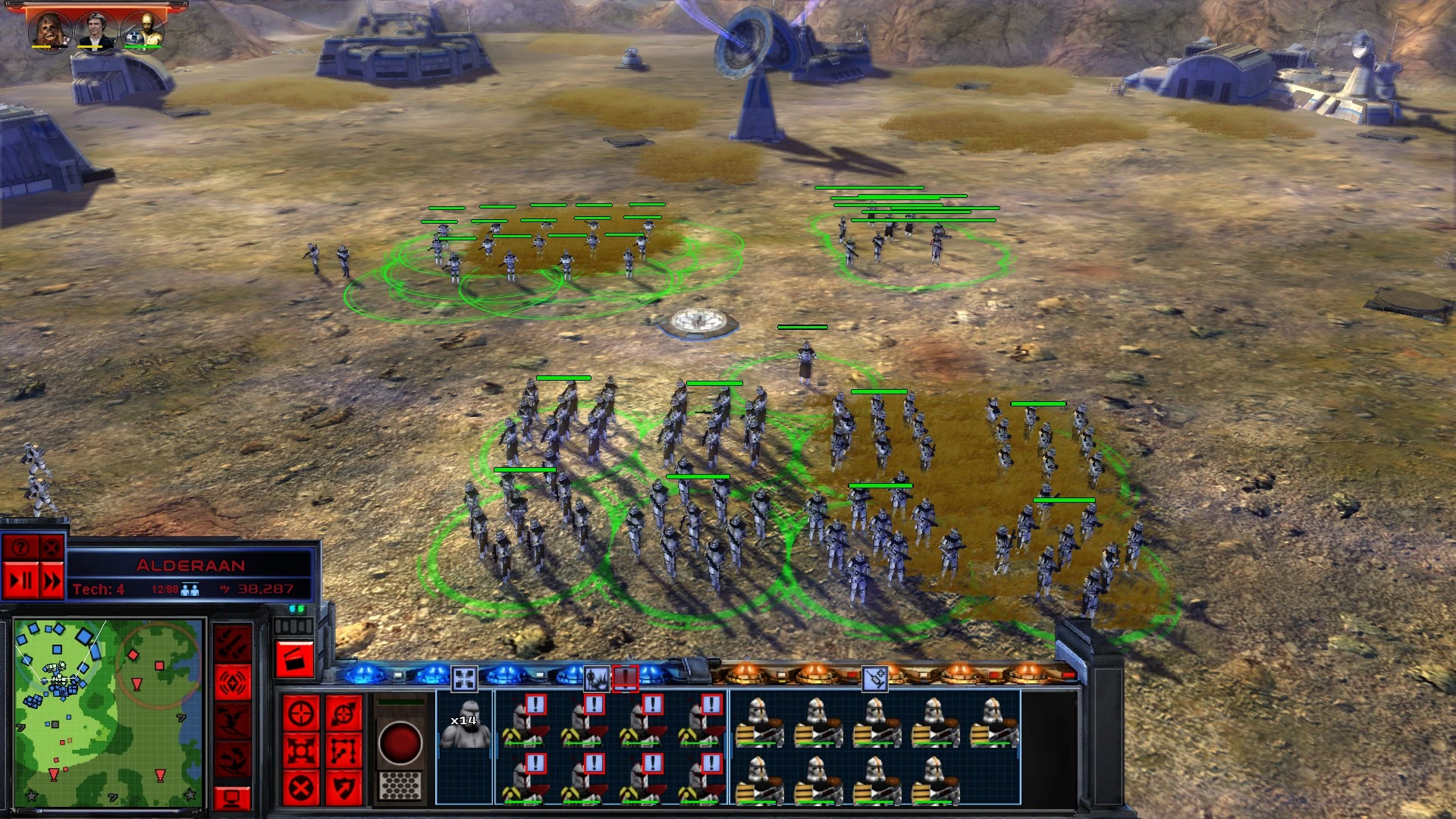1456x819 pixels.
Task: Switch to the medic syringe reinforcement tab
Action: [874, 677]
